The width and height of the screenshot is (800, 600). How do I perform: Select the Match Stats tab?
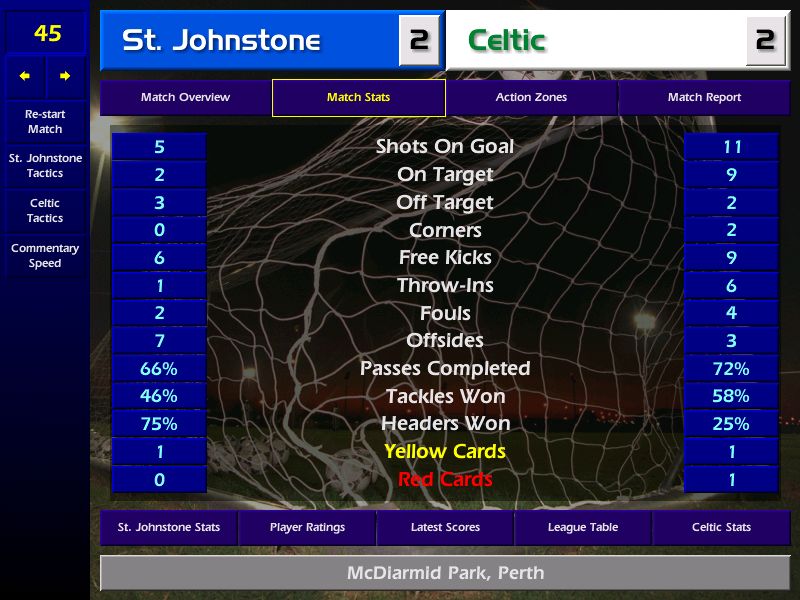coord(358,98)
